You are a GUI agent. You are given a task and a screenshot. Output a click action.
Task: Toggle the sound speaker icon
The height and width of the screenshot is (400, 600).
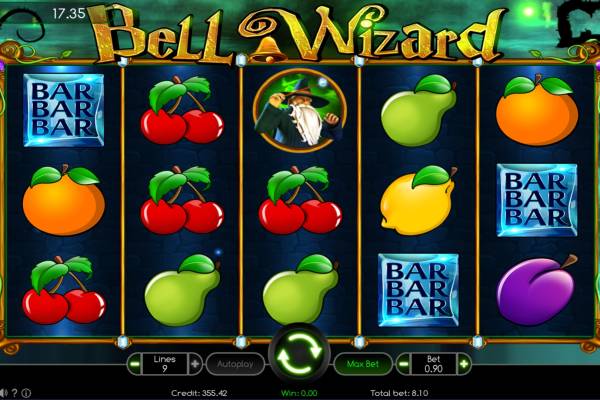tap(4, 393)
